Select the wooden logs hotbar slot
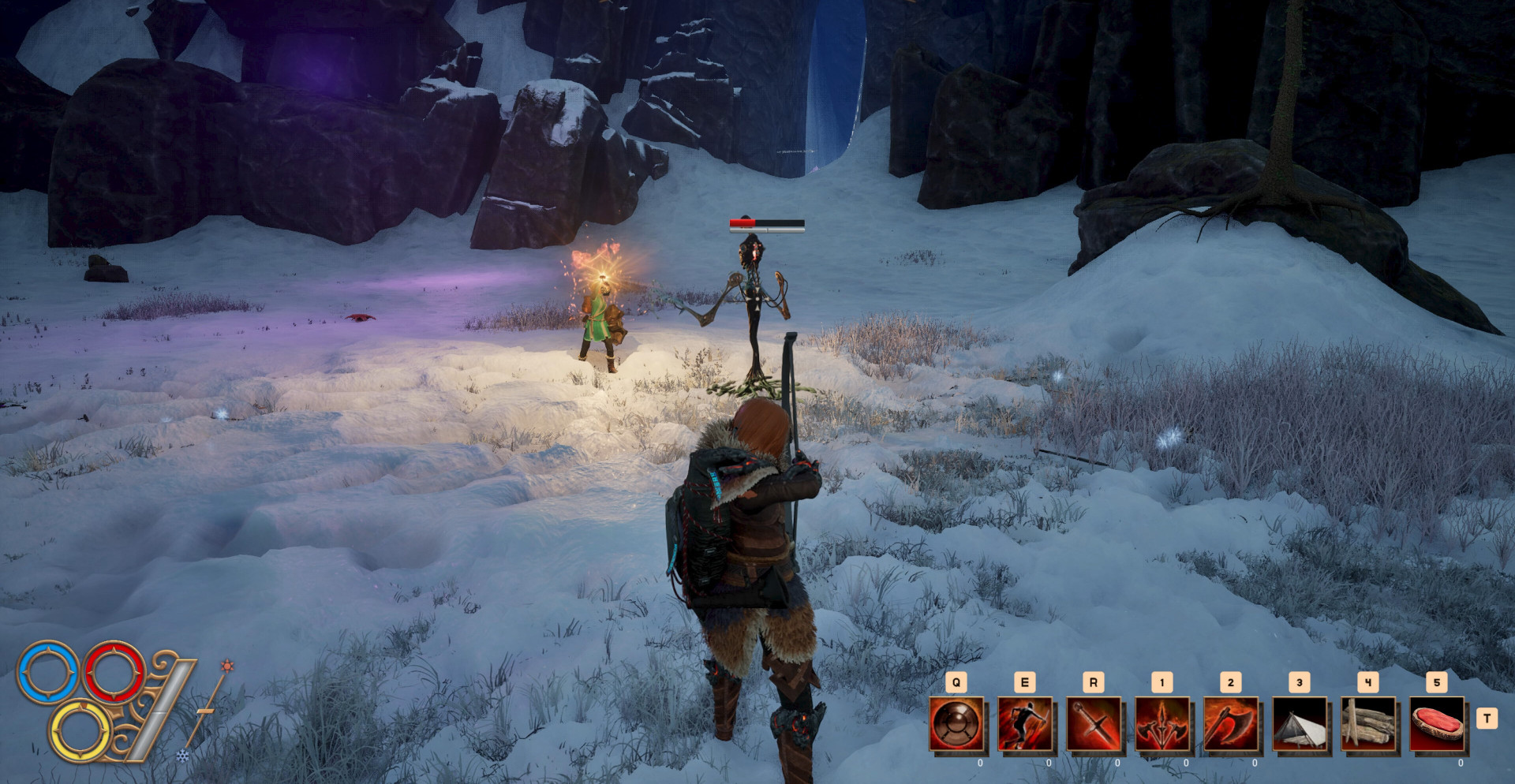 click(x=1369, y=724)
